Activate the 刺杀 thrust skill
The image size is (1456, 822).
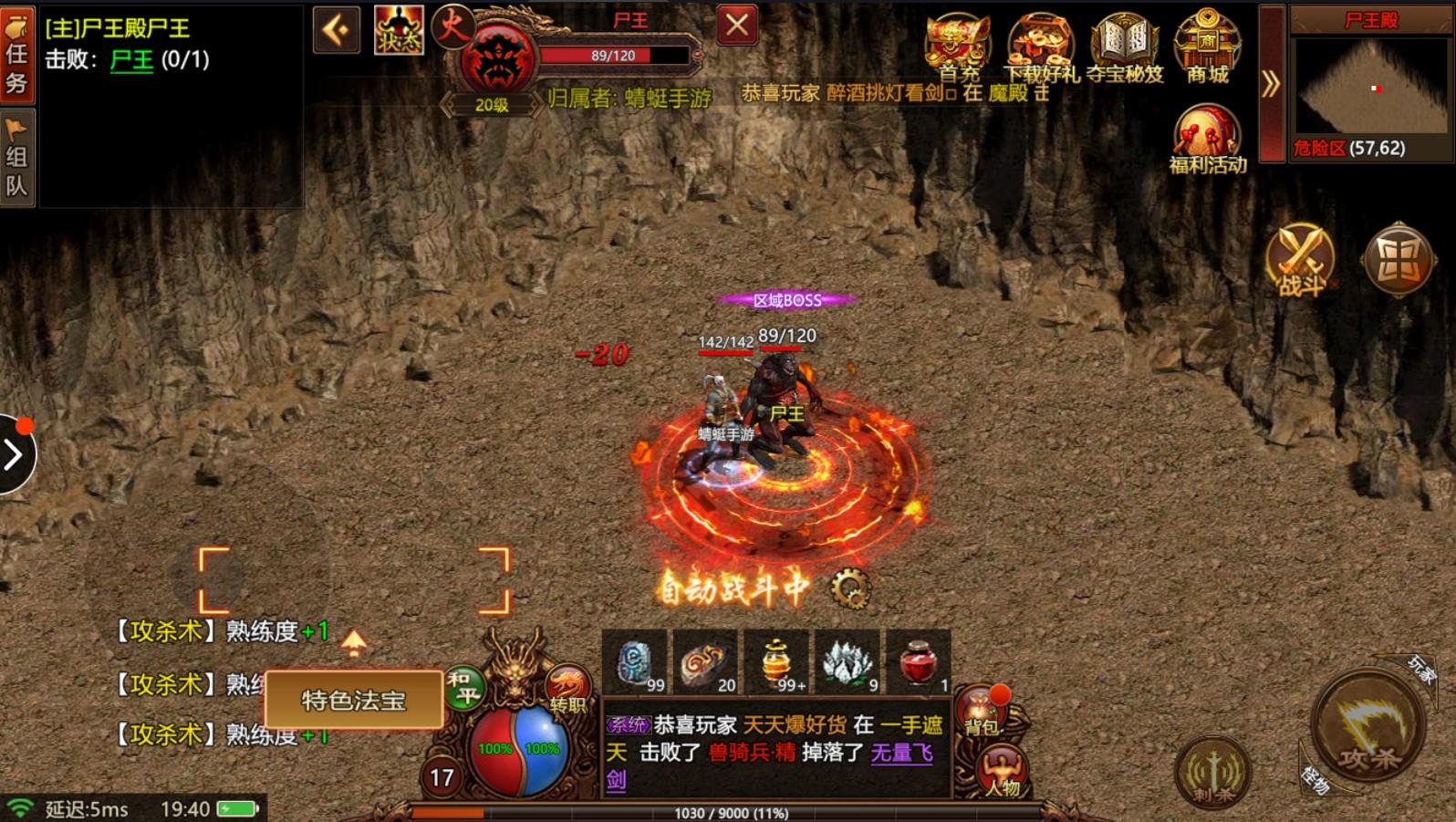pyautogui.click(x=1212, y=772)
